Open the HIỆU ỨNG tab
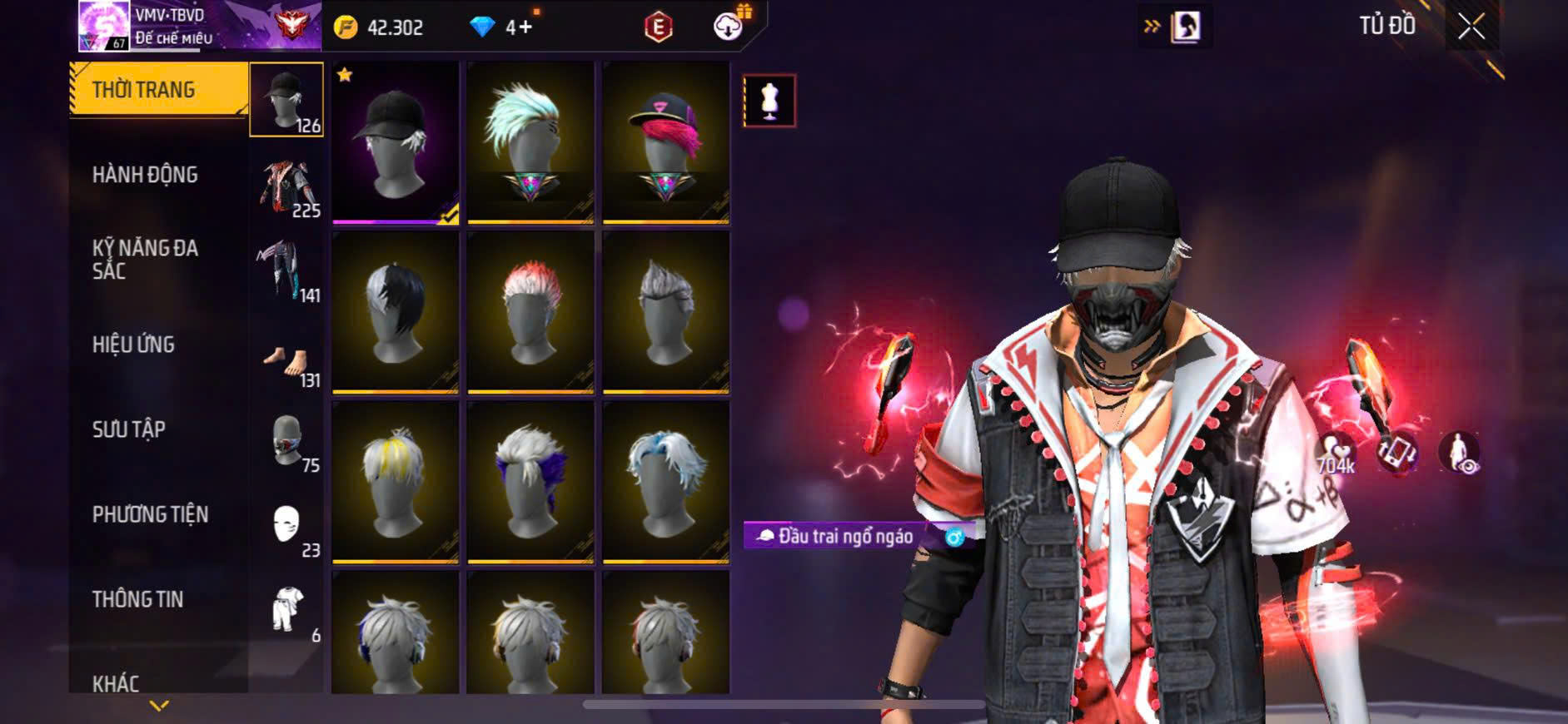 tap(134, 345)
